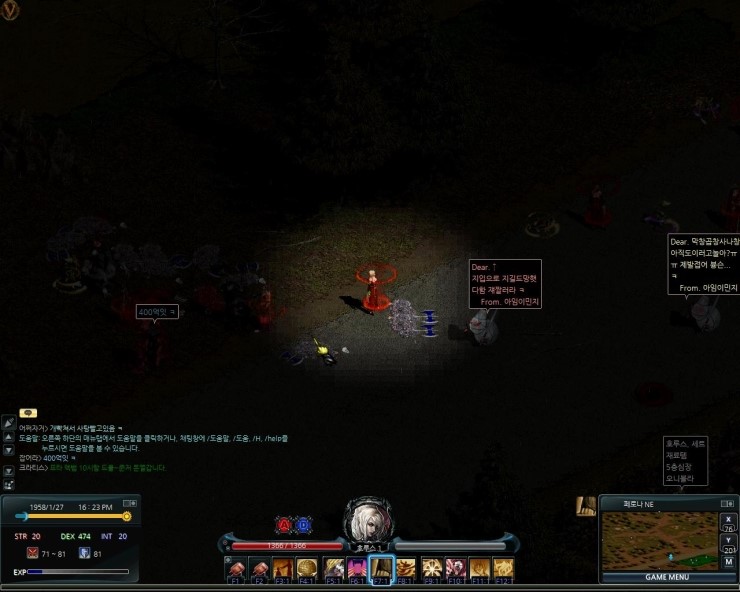Click the blue D stance button
This screenshot has width=740, height=592.
[304, 524]
